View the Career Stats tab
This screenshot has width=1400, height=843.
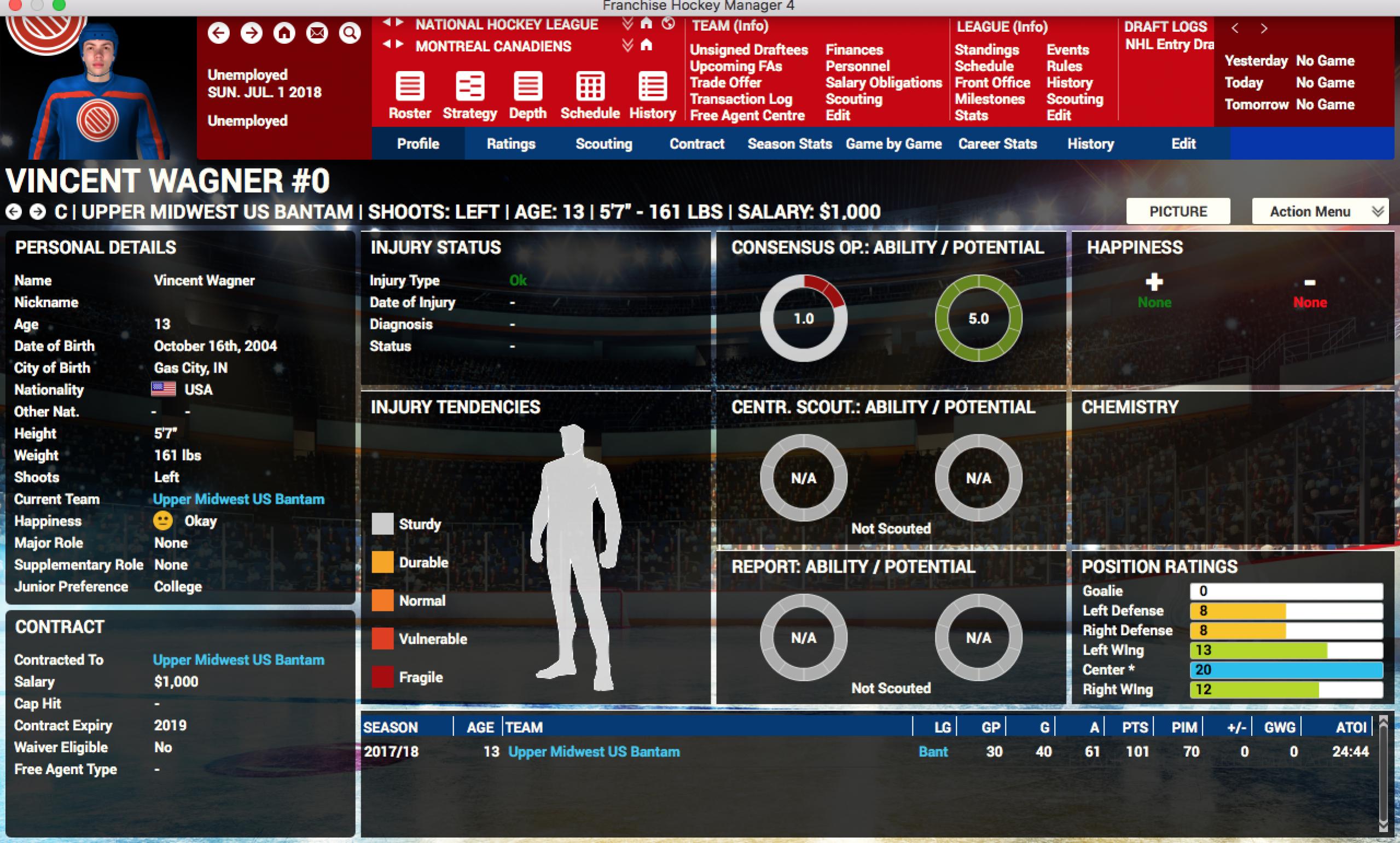[997, 144]
